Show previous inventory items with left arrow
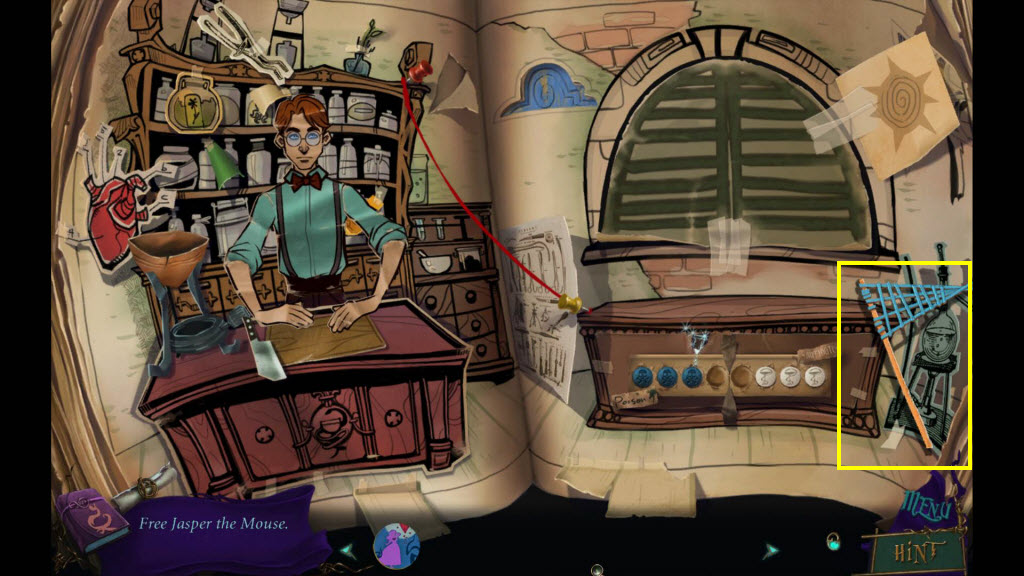 click(347, 550)
